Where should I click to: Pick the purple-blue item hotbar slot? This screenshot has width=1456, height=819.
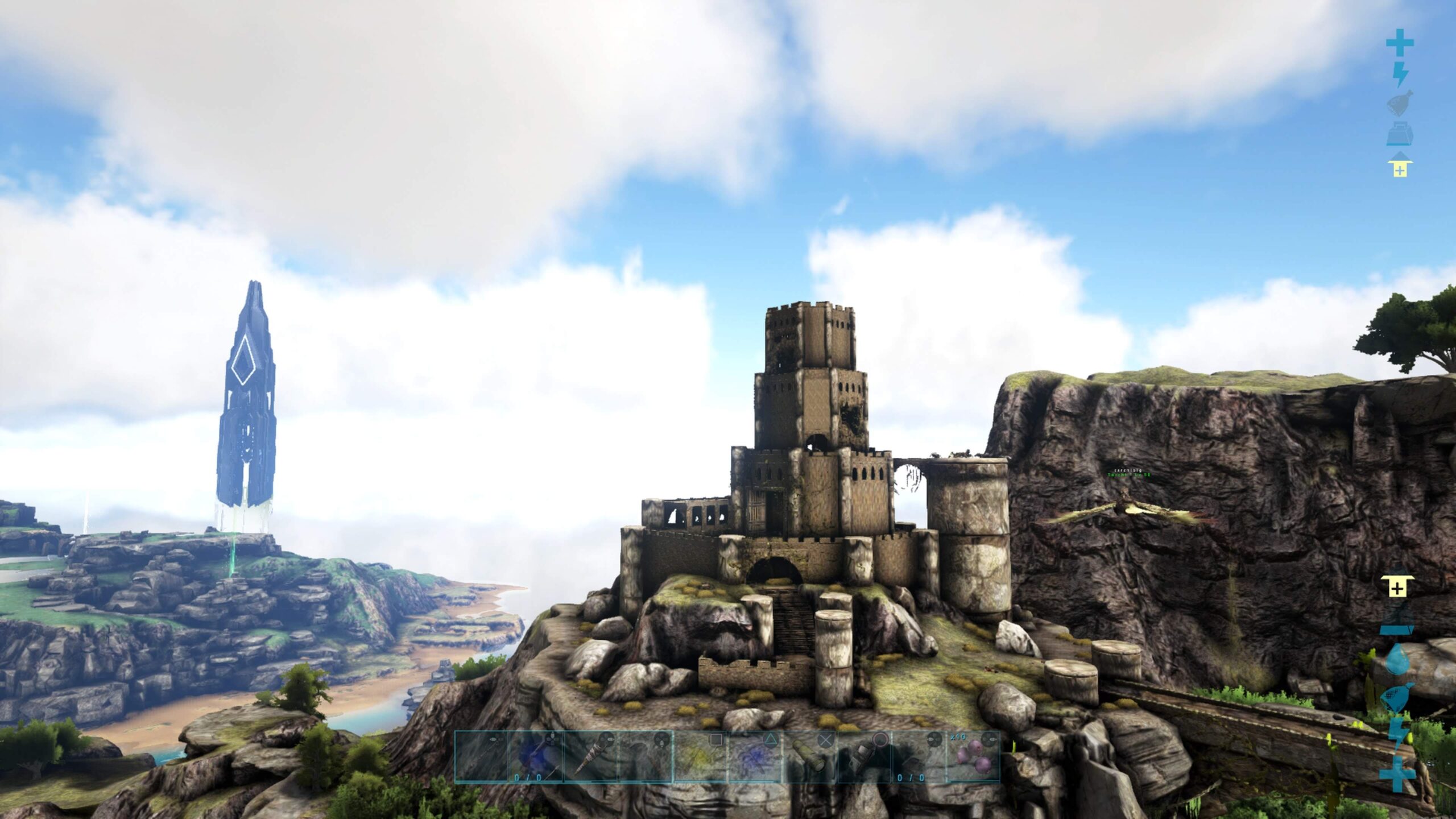755,758
